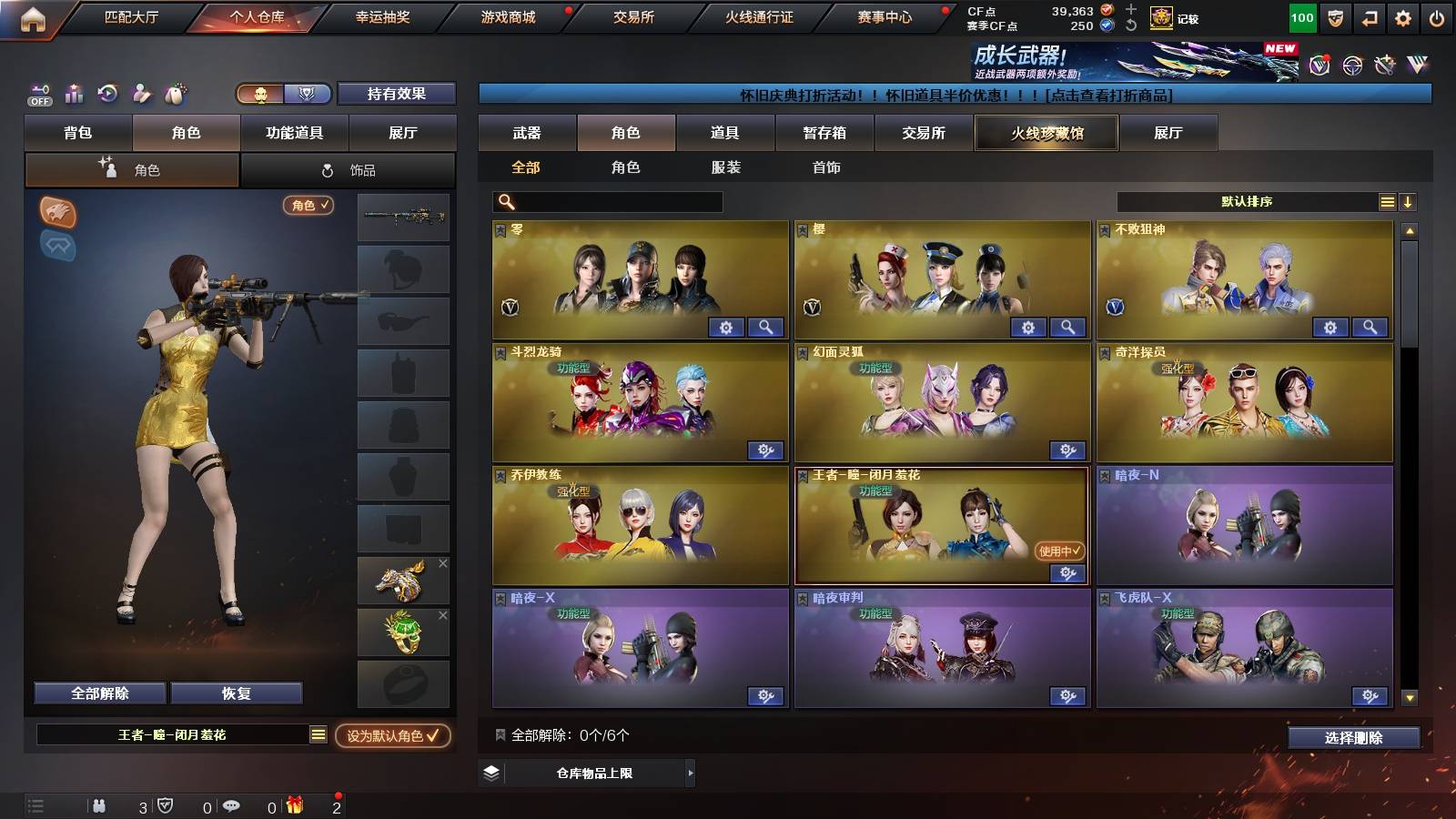1456x819 pixels.
Task: Click the downward sort arrow beside list icon
Action: click(x=1410, y=201)
